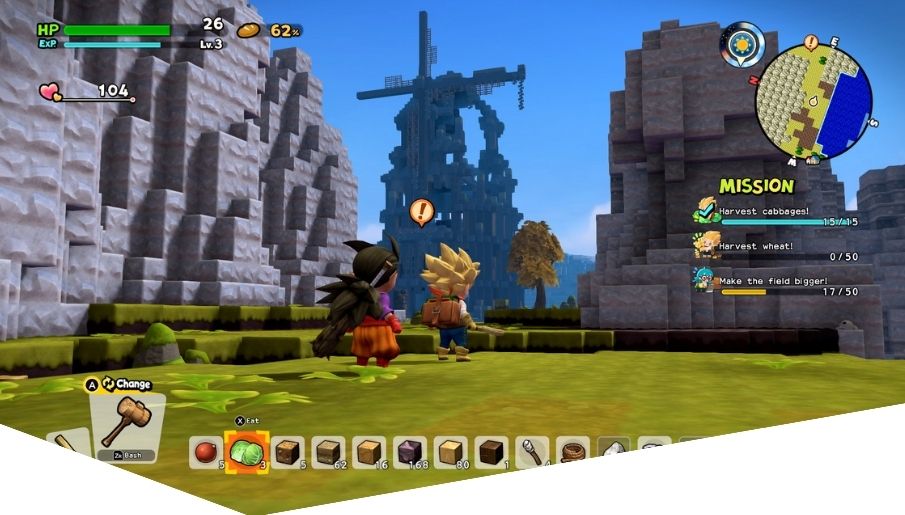This screenshot has height=515, width=905.
Task: Choose the purple block slot with 168
Action: point(410,452)
